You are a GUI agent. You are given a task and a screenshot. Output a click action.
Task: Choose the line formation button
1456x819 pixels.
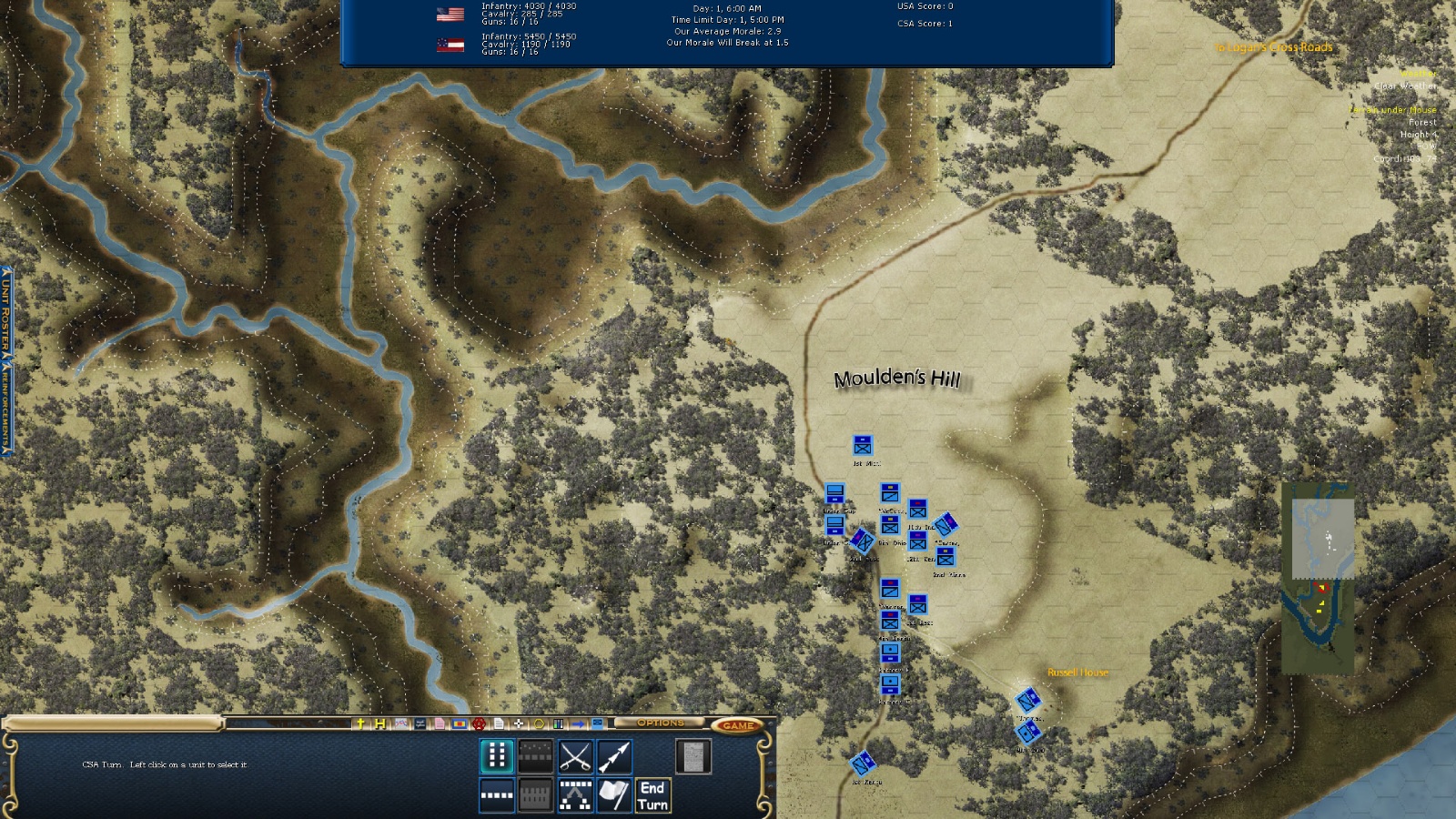(497, 795)
